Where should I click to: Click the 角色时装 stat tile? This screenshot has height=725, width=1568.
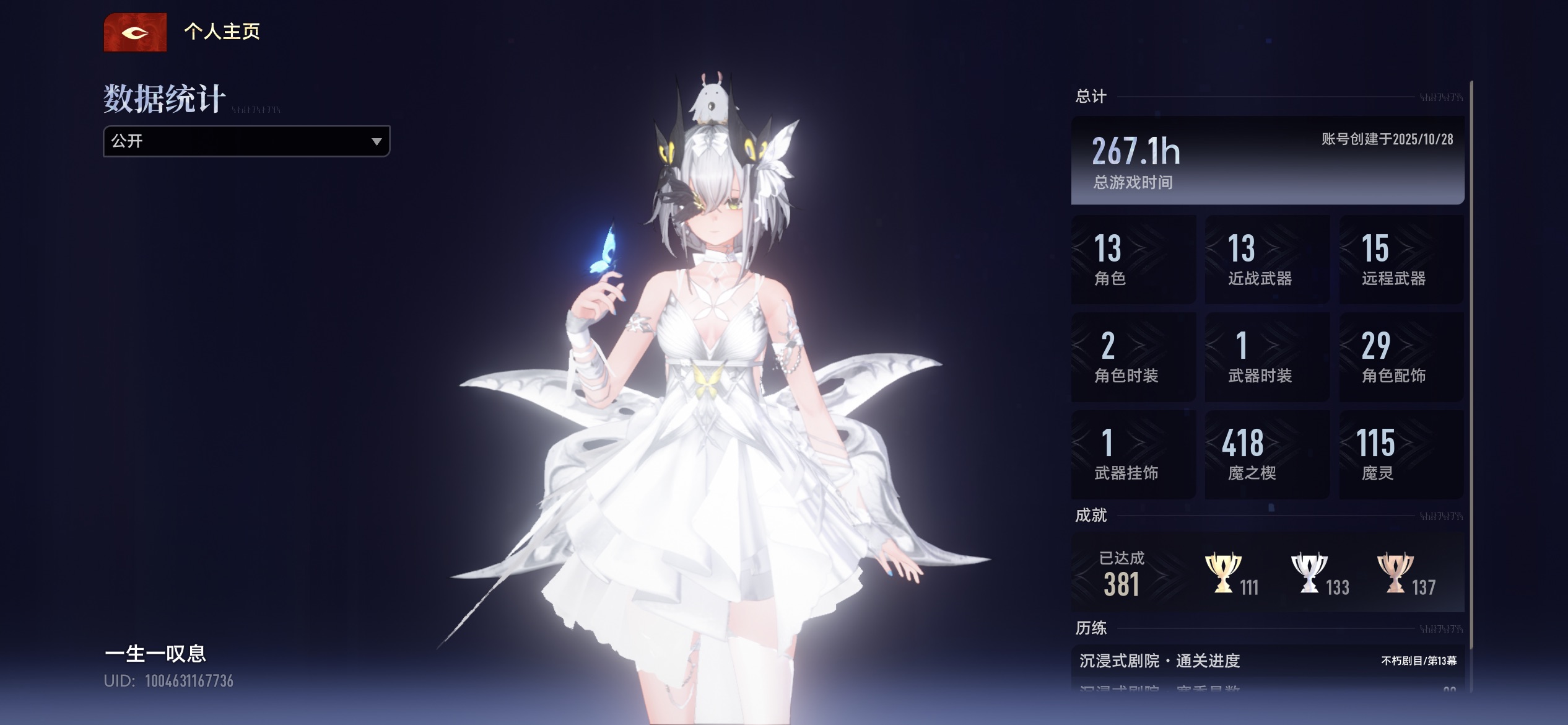(1133, 357)
